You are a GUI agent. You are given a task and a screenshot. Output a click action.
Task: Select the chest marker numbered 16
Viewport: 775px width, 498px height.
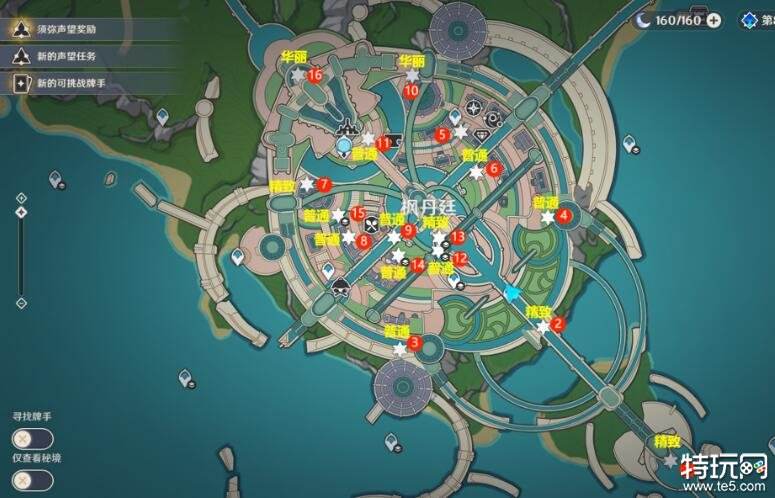[x=315, y=75]
